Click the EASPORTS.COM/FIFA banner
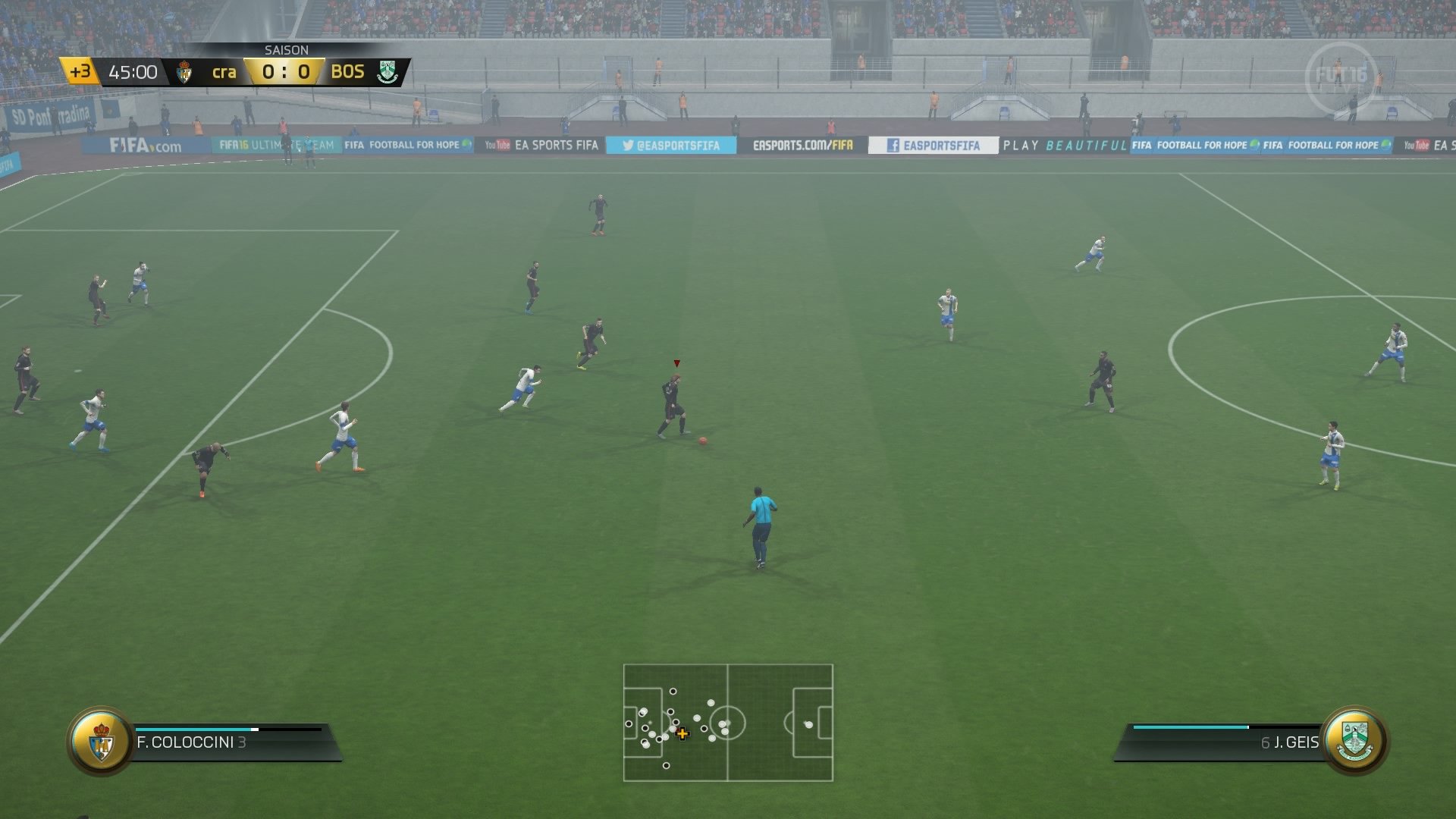 pyautogui.click(x=803, y=143)
